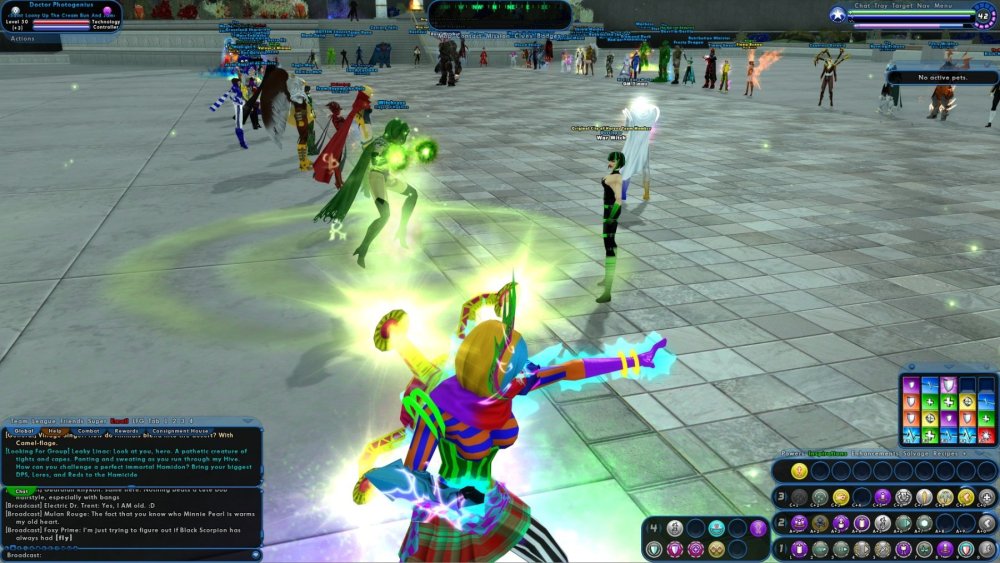Switch to the Help chat tab

54,431
